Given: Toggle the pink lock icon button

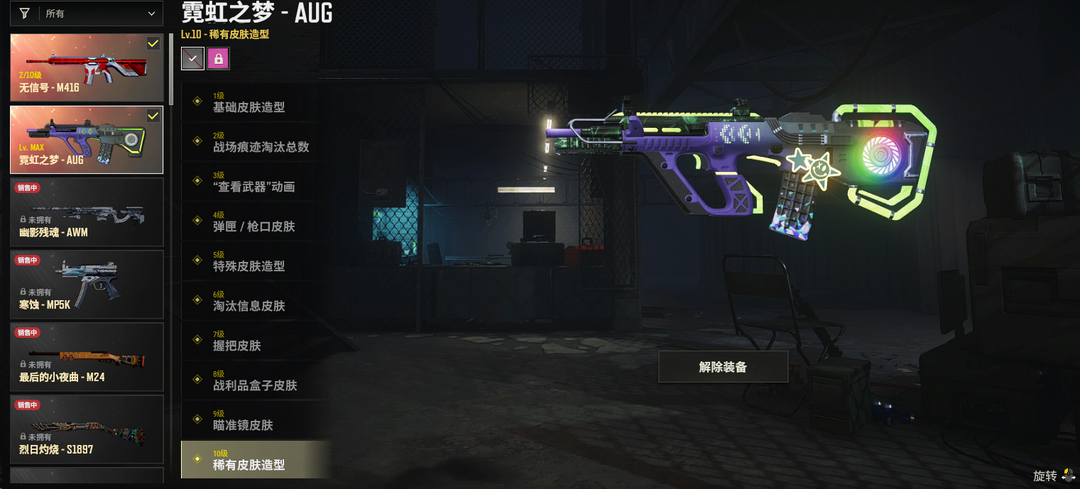Looking at the screenshot, I should pyautogui.click(x=218, y=59).
